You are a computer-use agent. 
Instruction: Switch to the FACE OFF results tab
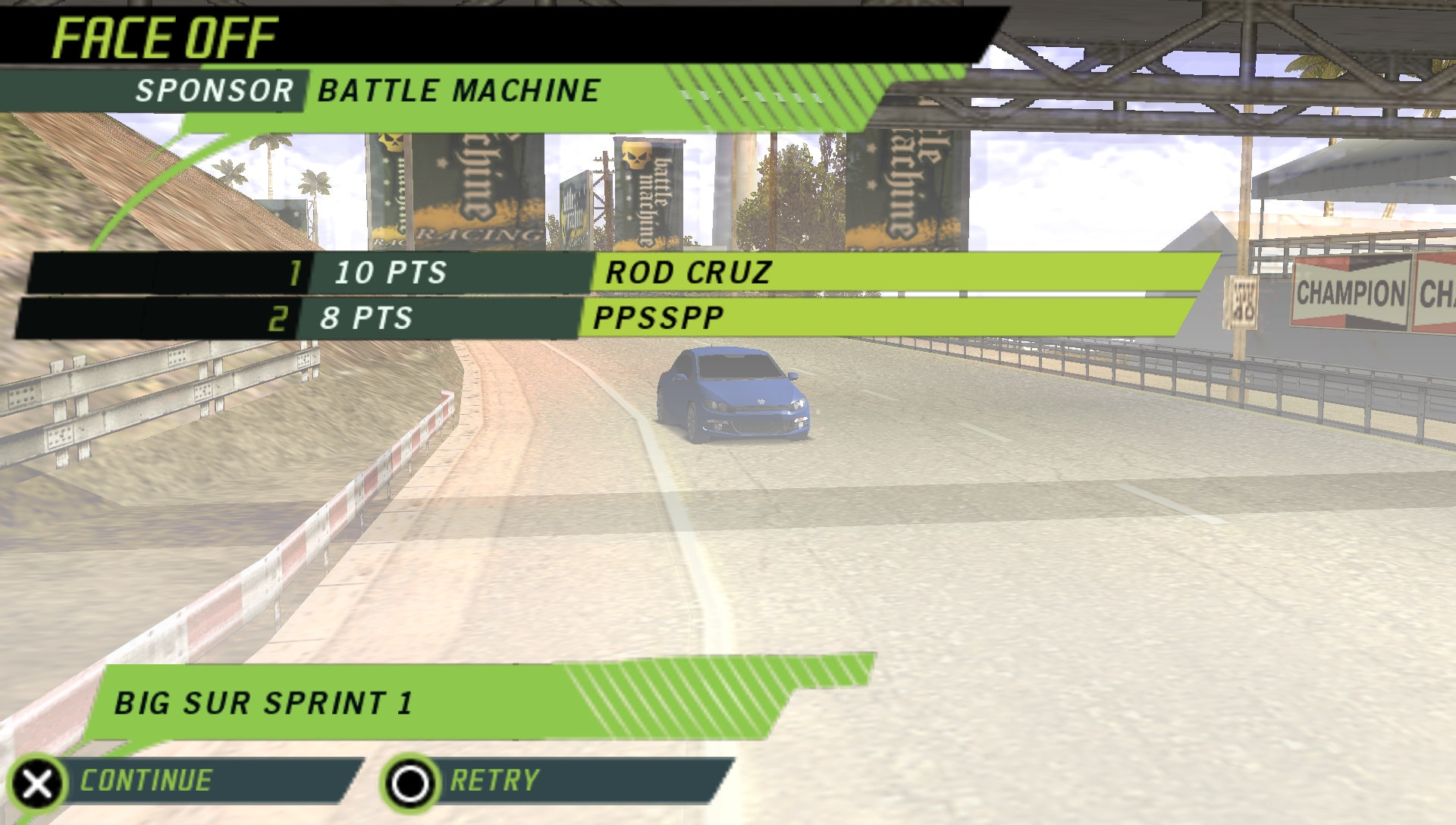pos(165,36)
